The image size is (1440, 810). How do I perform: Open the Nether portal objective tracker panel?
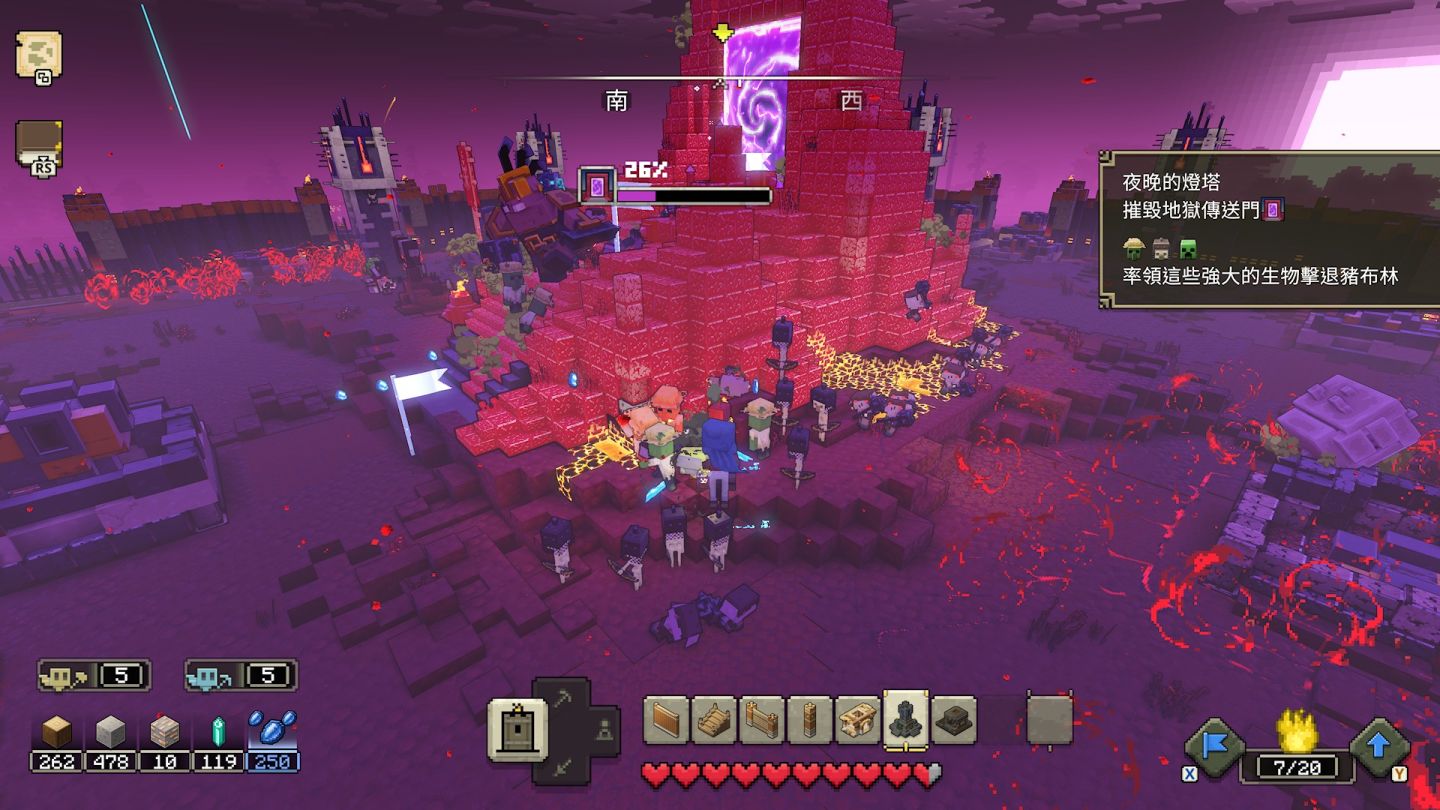1268,229
